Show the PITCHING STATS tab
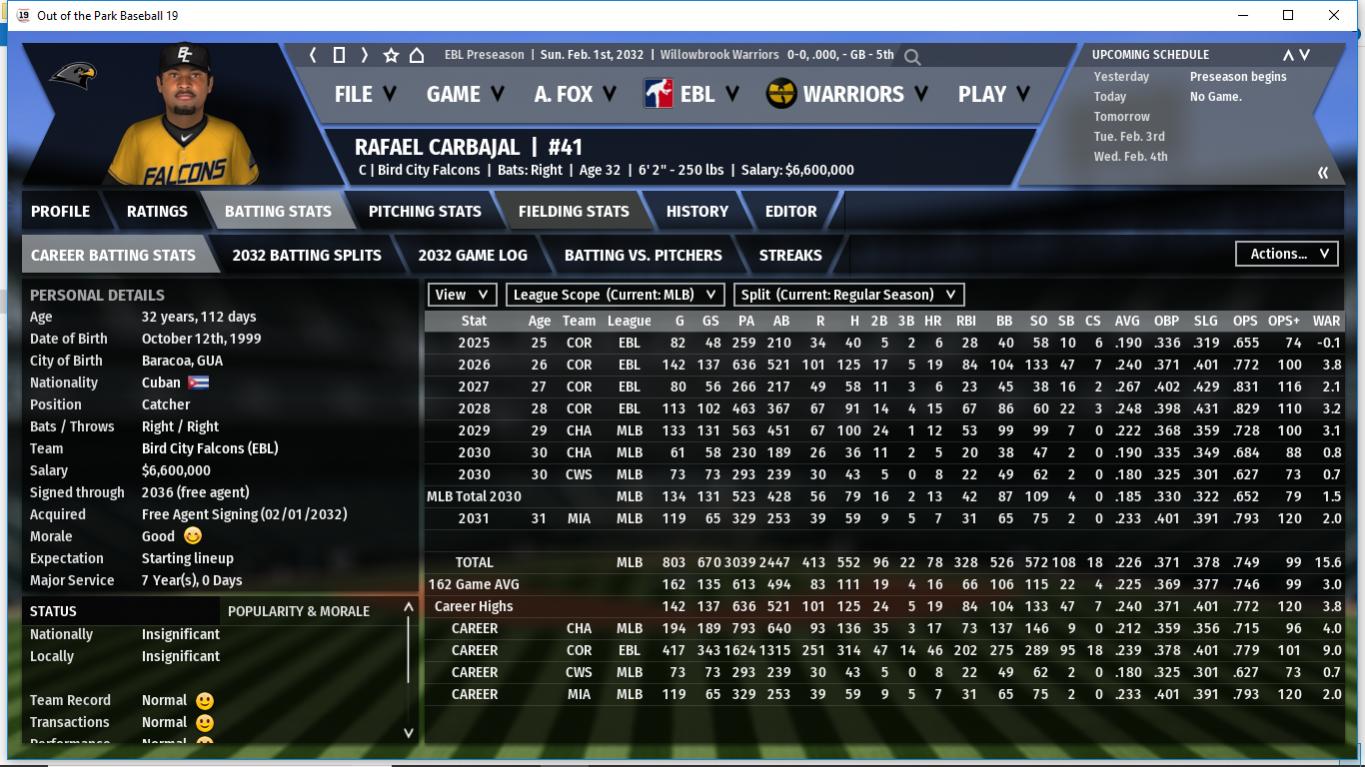Viewport: 1365px width, 767px height. (x=425, y=211)
